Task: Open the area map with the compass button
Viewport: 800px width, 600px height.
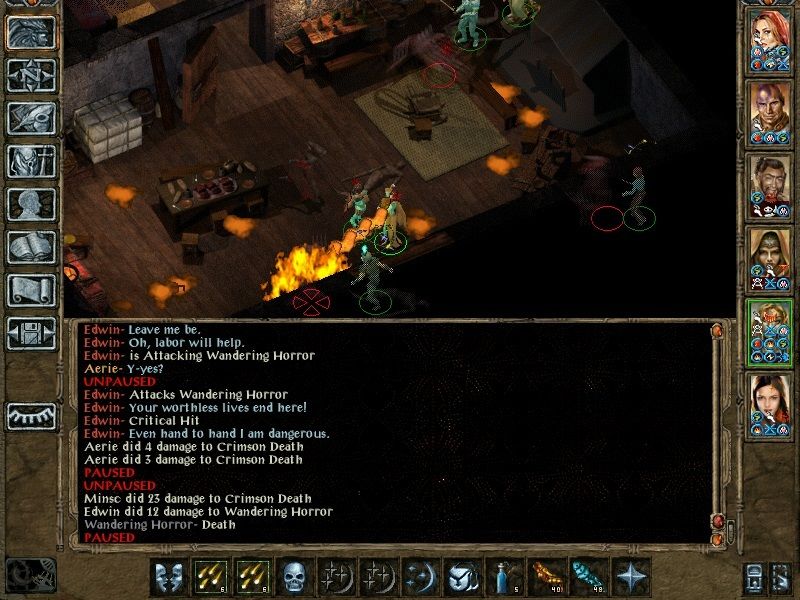Action: pos(32,75)
